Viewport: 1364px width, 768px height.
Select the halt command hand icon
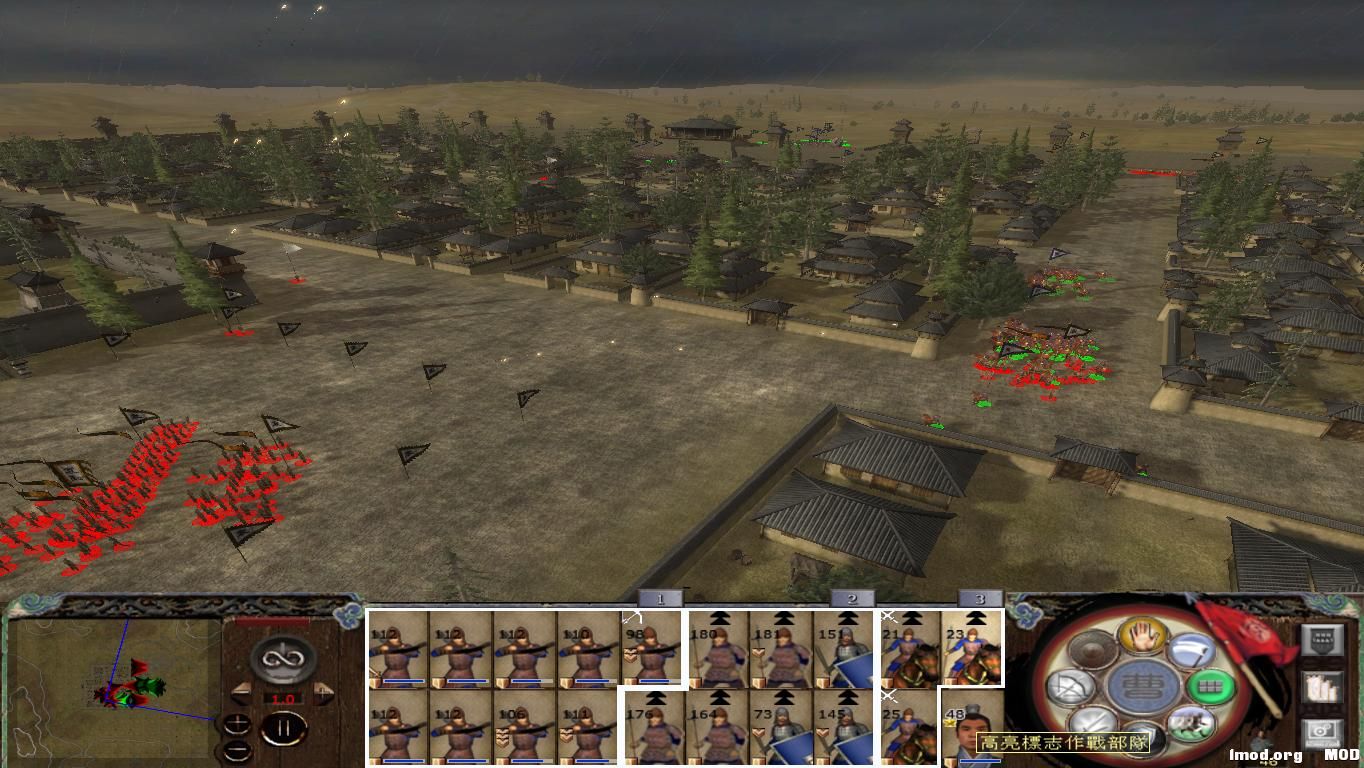(x=1142, y=638)
